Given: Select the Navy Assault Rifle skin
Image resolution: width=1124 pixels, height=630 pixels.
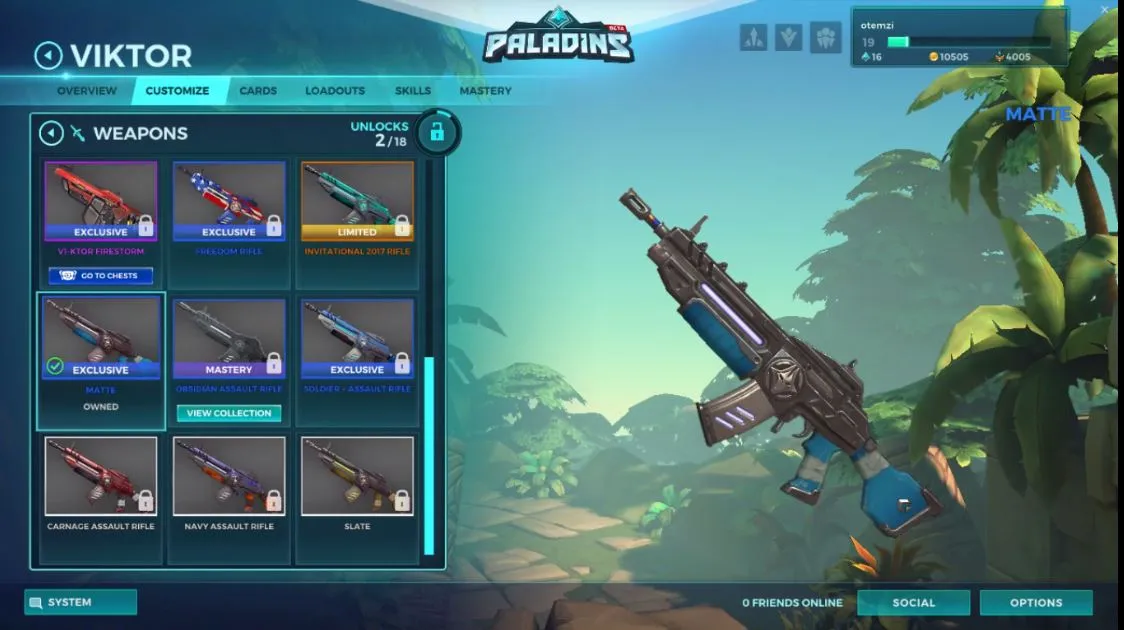Looking at the screenshot, I should [x=229, y=476].
